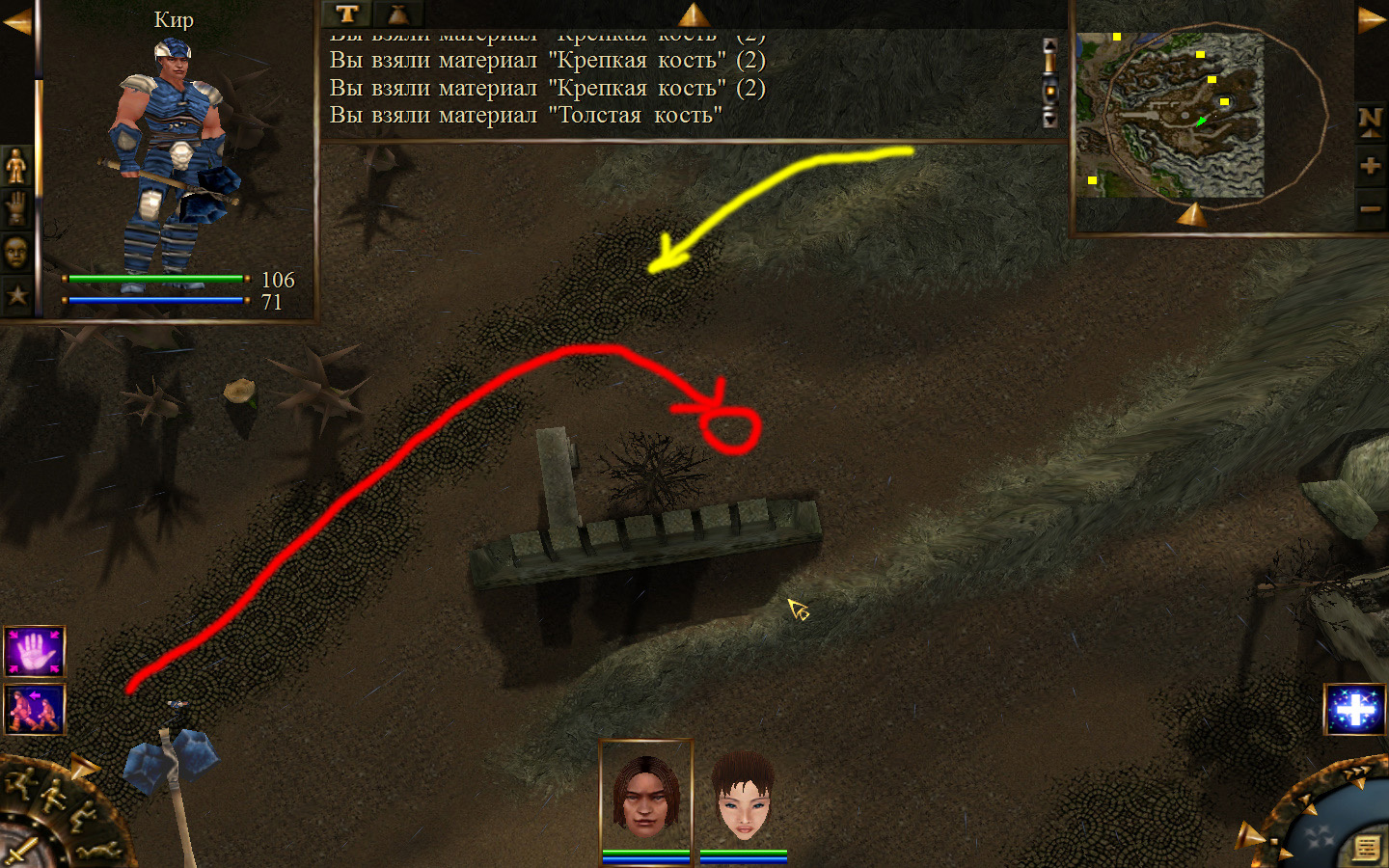Screen dimensions: 1389x868
Task: Open the parchment journal menu button
Action: 1366,848
